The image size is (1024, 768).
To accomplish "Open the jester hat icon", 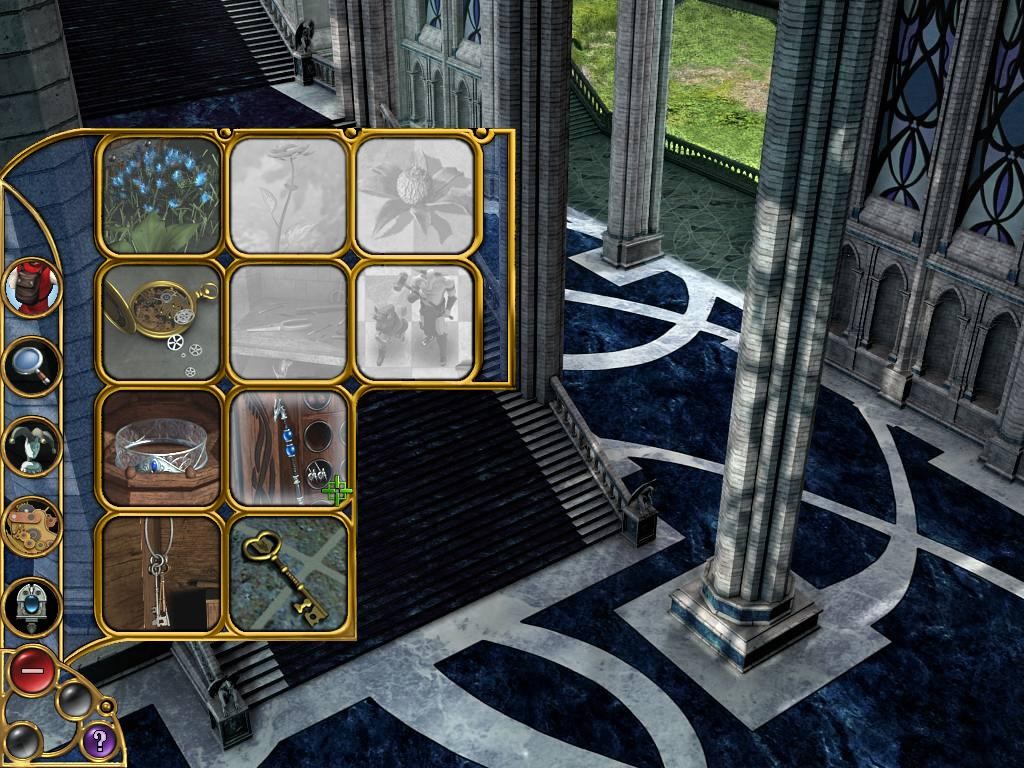I will (x=32, y=446).
